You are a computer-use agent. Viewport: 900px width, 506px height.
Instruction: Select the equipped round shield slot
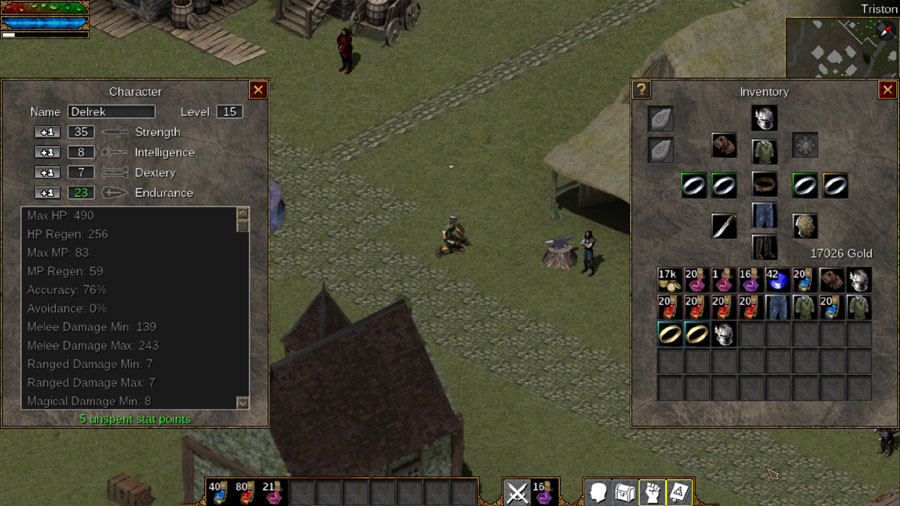click(805, 226)
